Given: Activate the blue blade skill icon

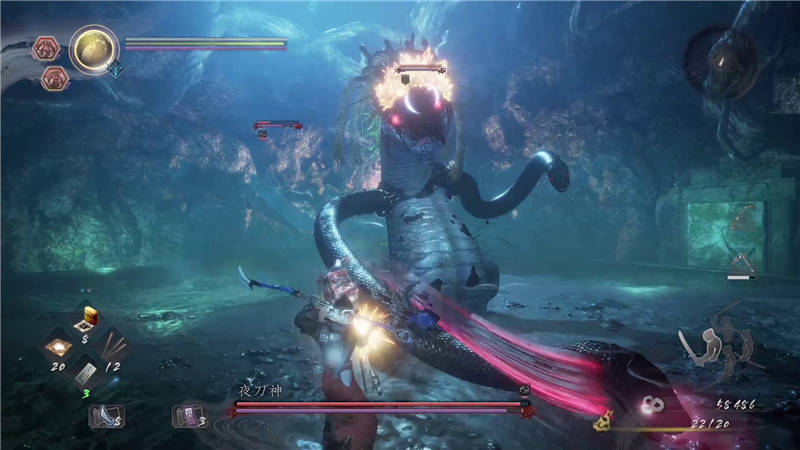Looking at the screenshot, I should 102,415.
